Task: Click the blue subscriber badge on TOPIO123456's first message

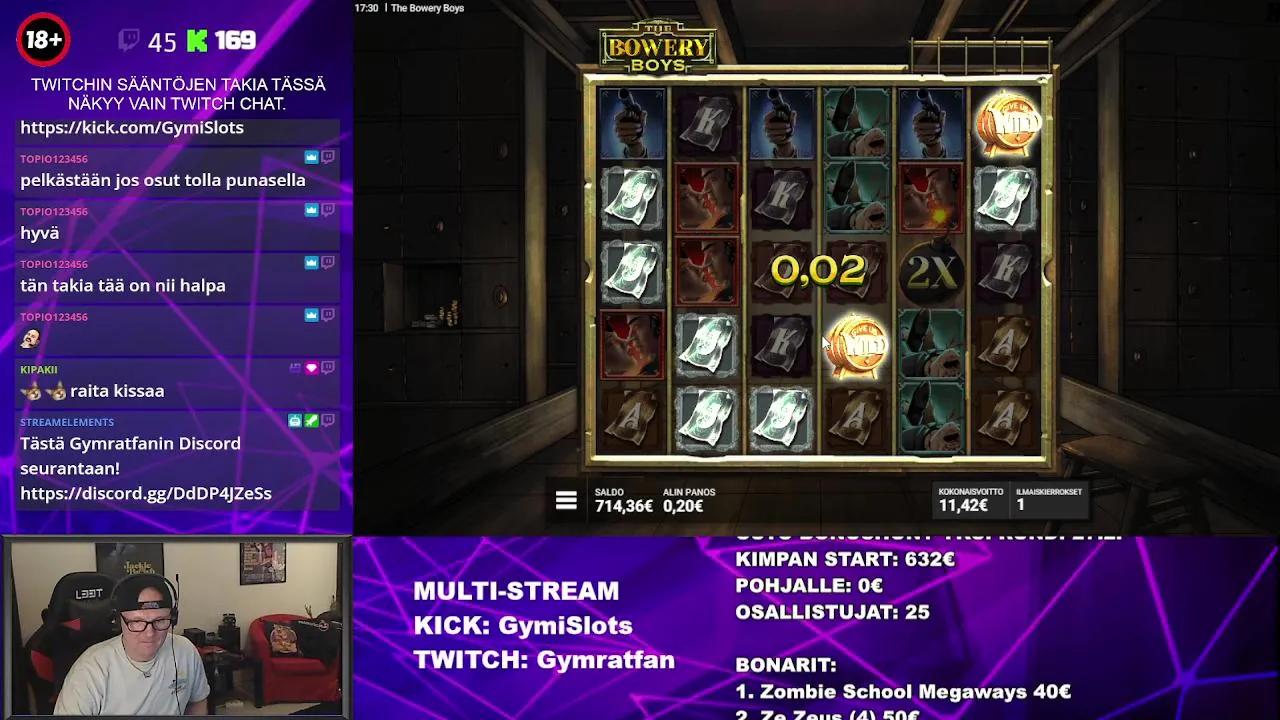Action: [x=312, y=157]
